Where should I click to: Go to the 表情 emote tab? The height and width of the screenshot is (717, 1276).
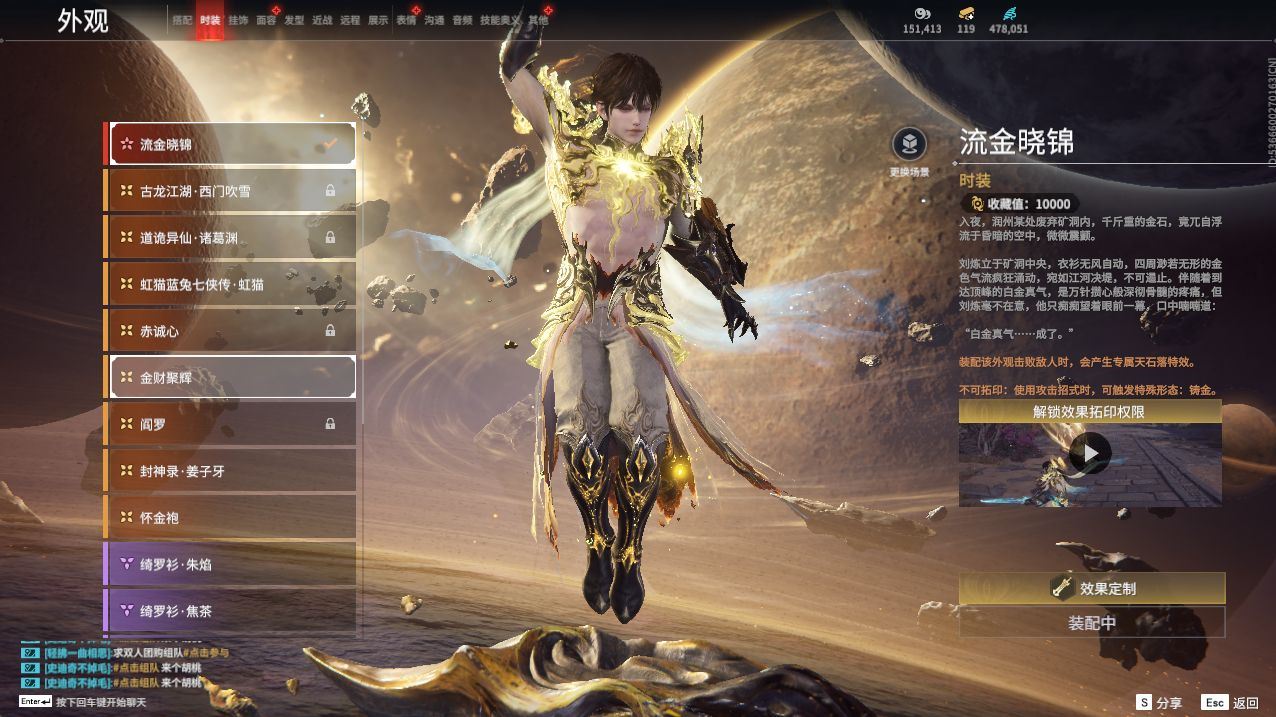(406, 20)
